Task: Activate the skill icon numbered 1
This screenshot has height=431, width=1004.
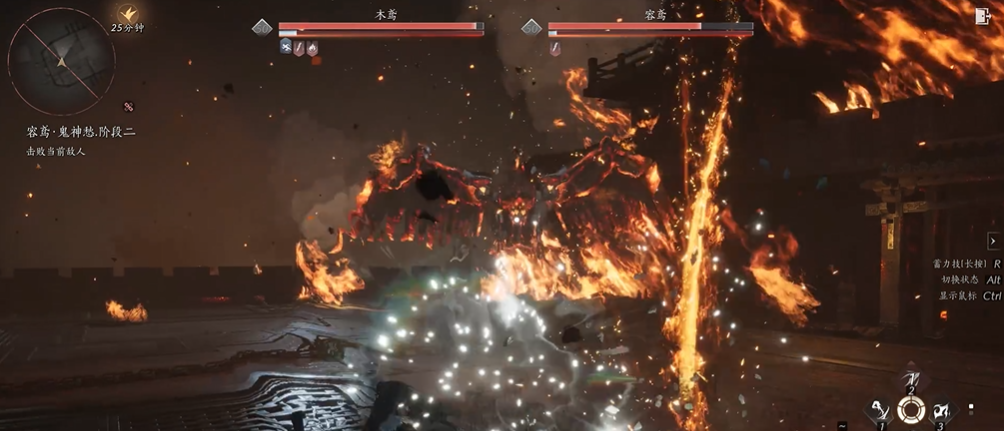Action: tap(881, 409)
